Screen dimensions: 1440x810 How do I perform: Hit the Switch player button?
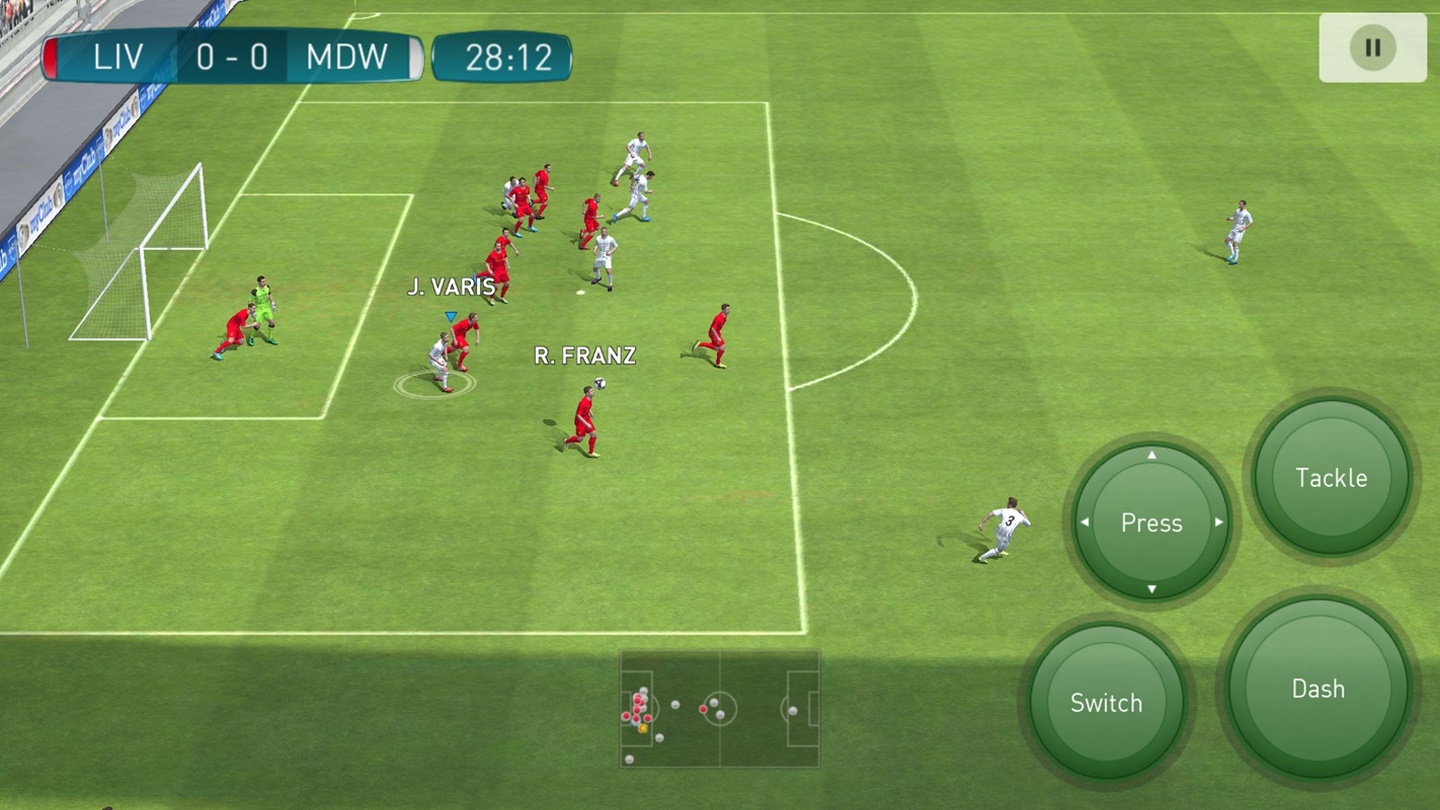click(1106, 702)
